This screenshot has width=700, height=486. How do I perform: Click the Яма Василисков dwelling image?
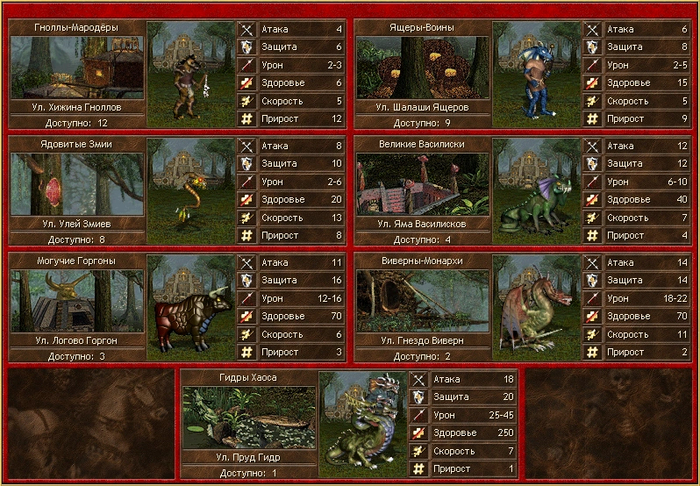tap(422, 184)
